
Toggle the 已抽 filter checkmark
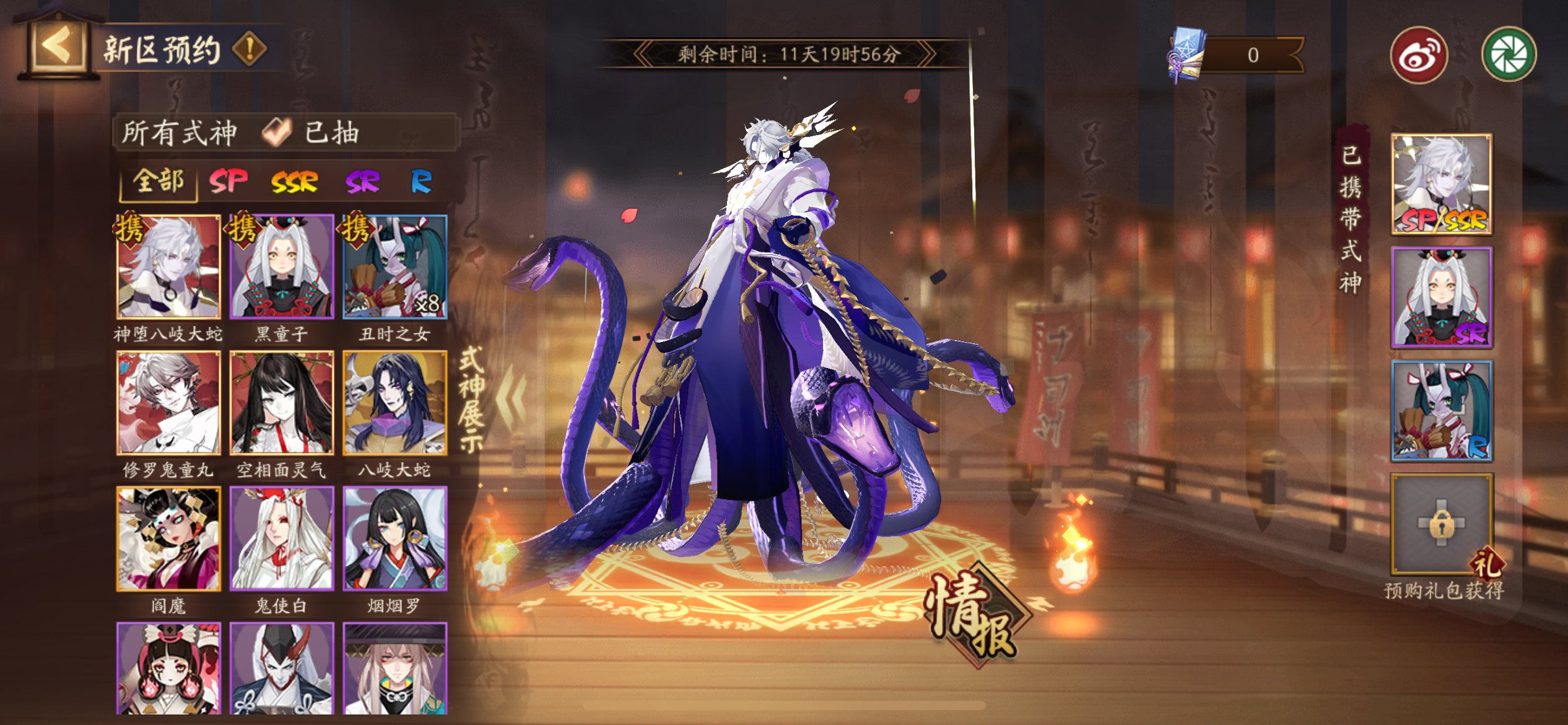tap(280, 131)
